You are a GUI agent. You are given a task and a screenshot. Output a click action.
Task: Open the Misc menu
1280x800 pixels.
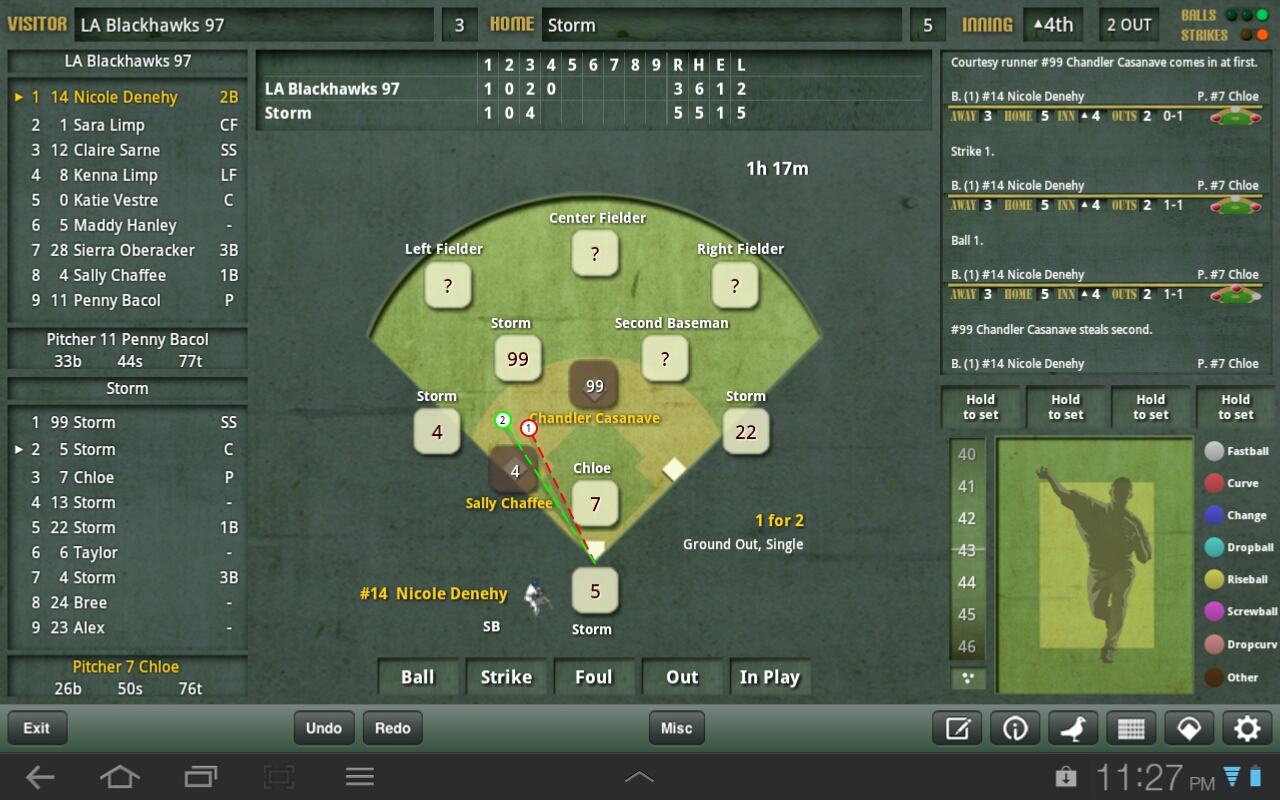[x=675, y=728]
